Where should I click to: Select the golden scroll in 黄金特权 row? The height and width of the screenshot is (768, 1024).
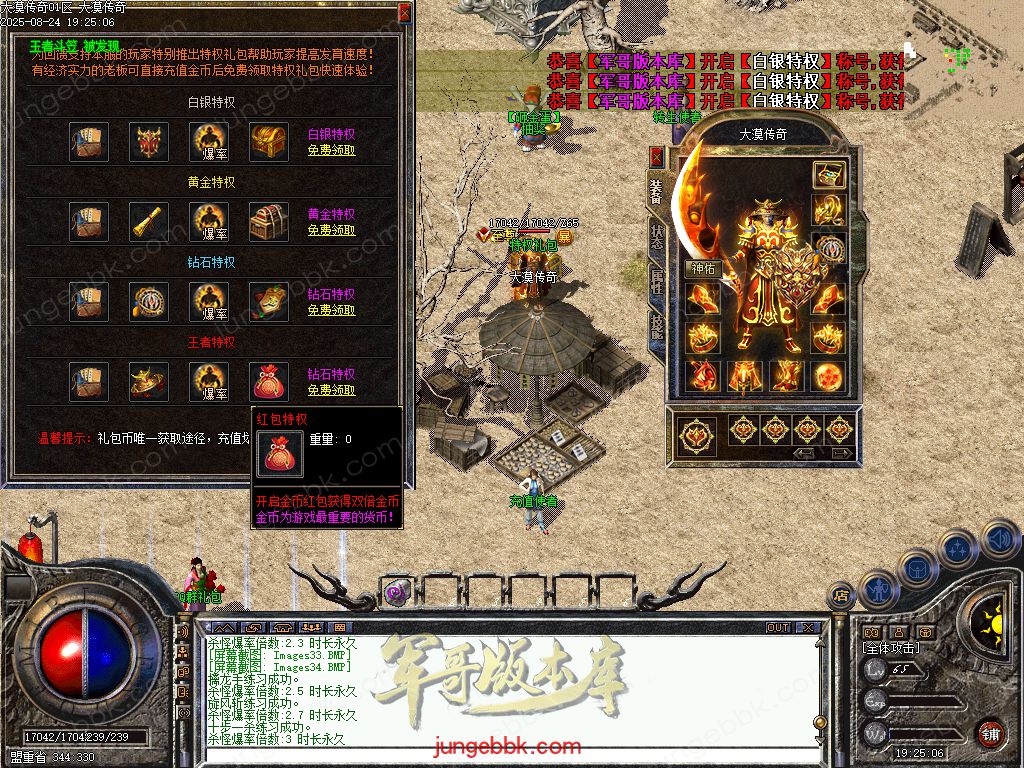[x=149, y=221]
